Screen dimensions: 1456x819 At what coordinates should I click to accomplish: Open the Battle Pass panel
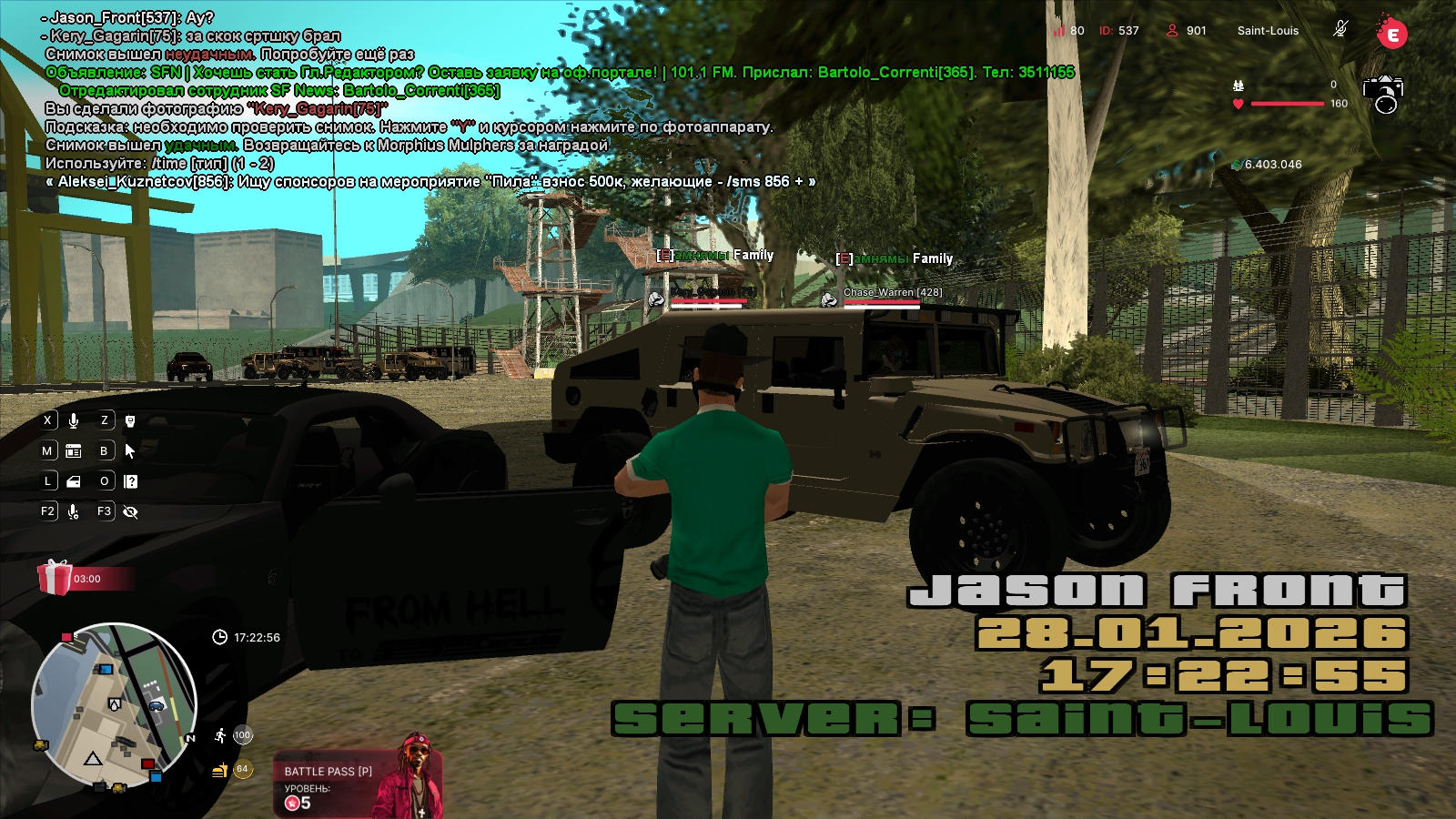pos(357,784)
